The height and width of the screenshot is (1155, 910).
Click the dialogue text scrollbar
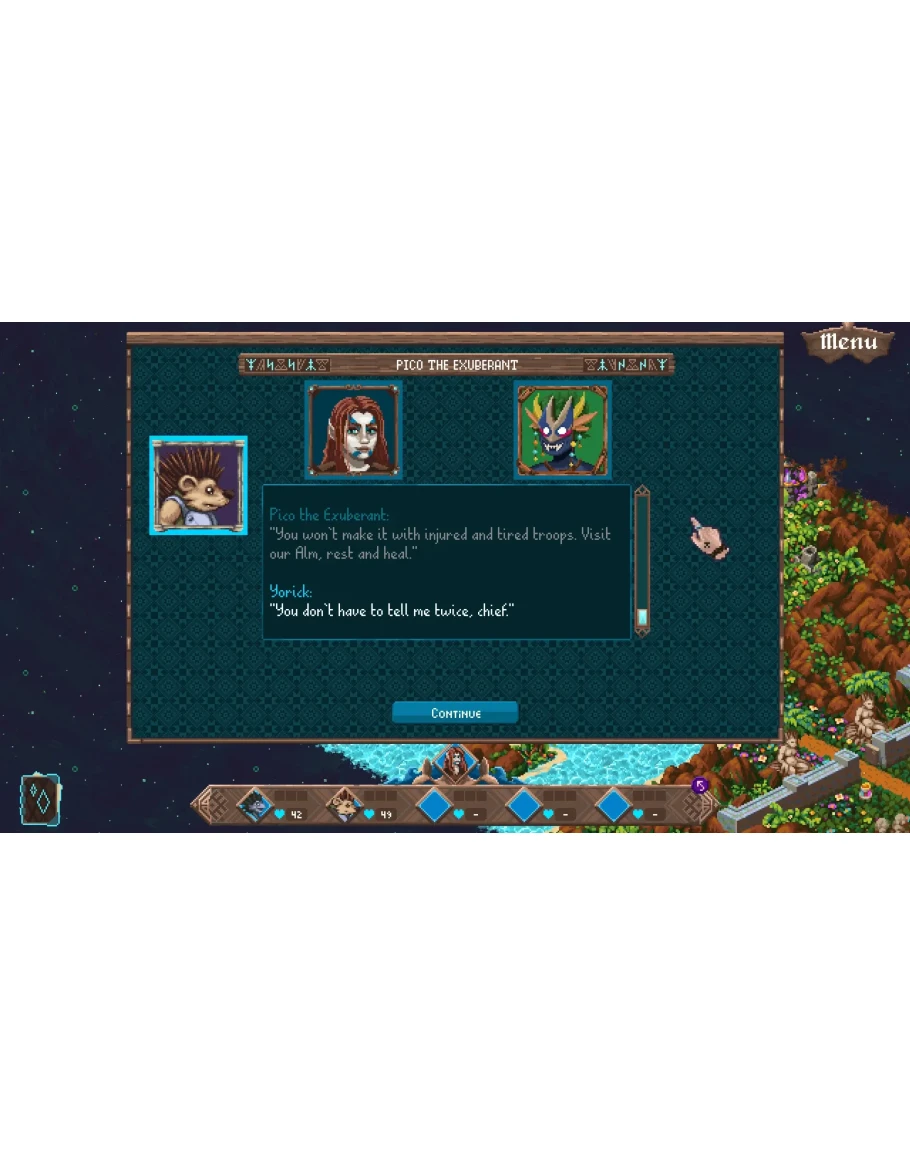coord(642,560)
